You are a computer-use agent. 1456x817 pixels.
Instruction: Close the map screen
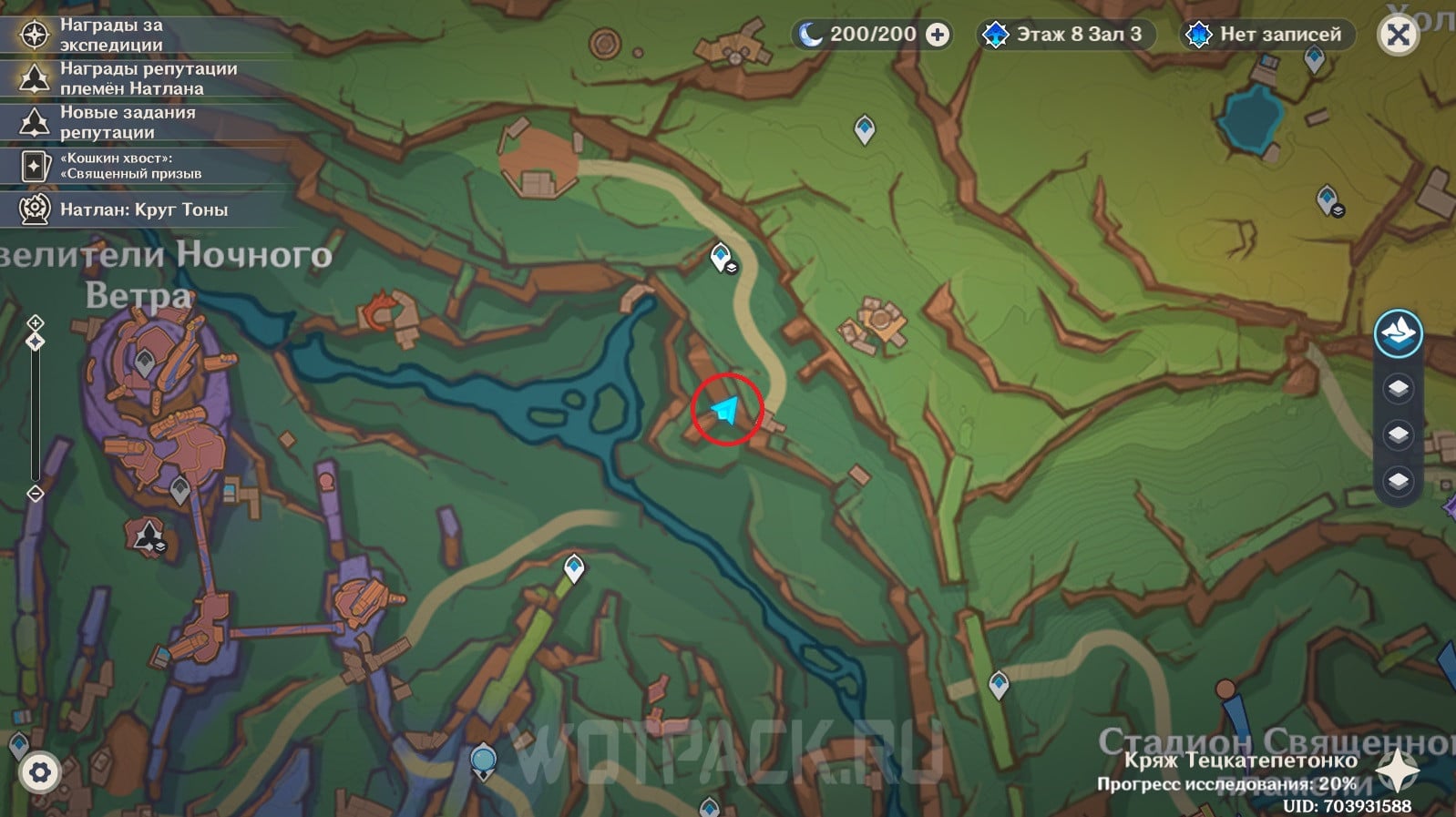click(1398, 36)
